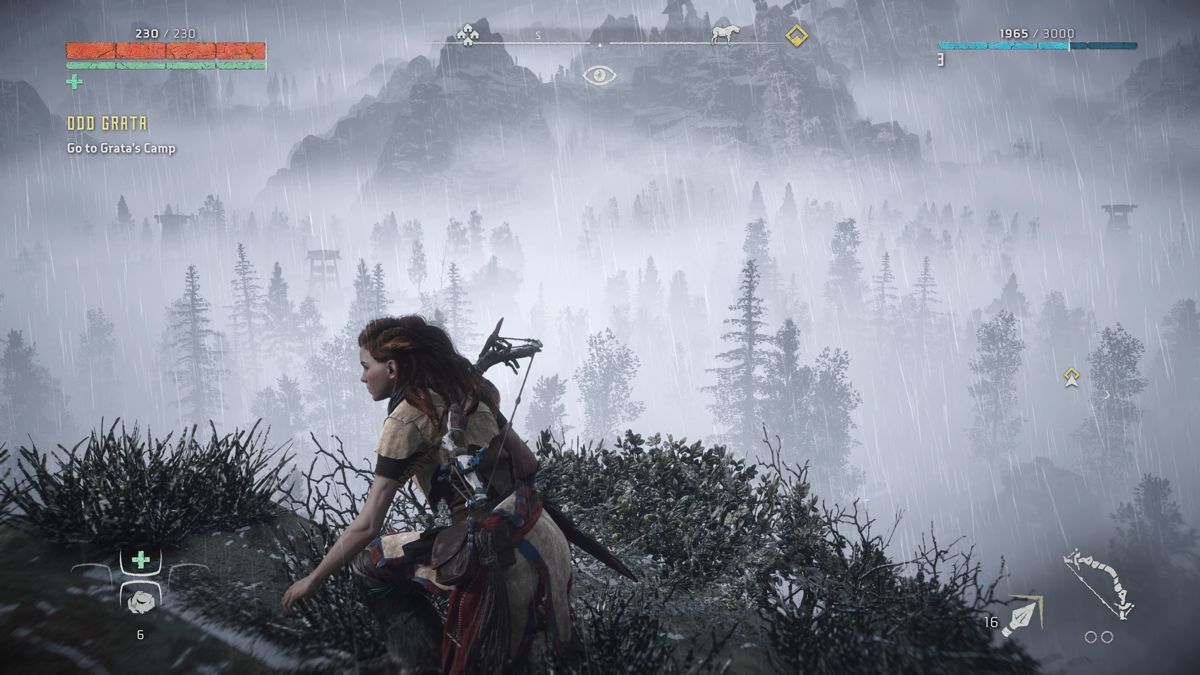Click the campfire marker on the compass
1200x675 pixels.
(468, 35)
